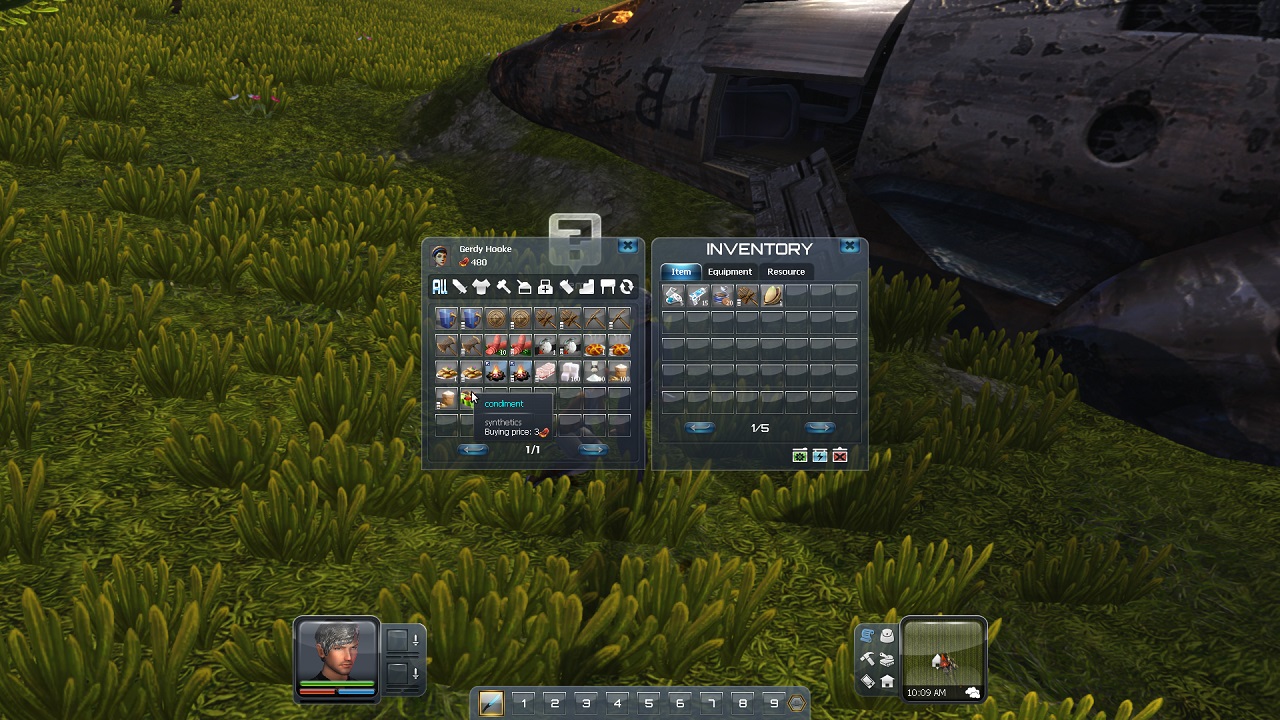Filter shop by furniture table category
Screen dimensions: 1280x720
[x=607, y=288]
